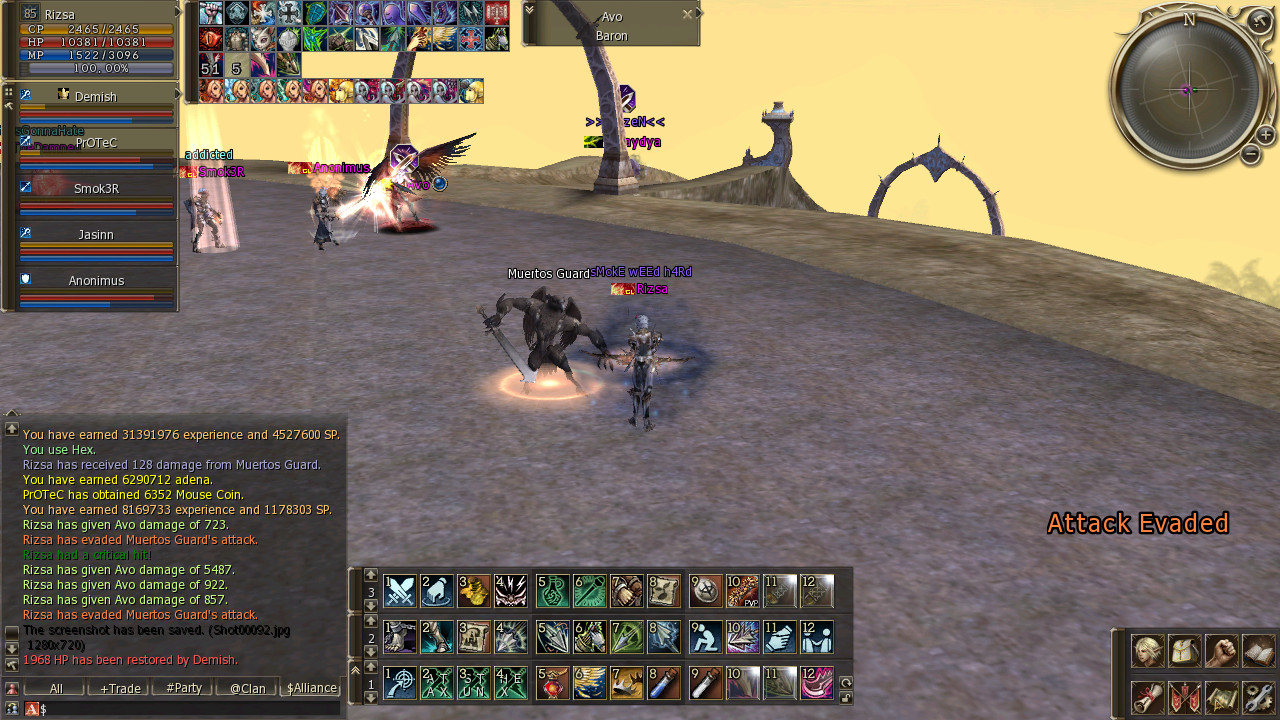Select party member Demish
1280x720 pixels.
[96, 97]
